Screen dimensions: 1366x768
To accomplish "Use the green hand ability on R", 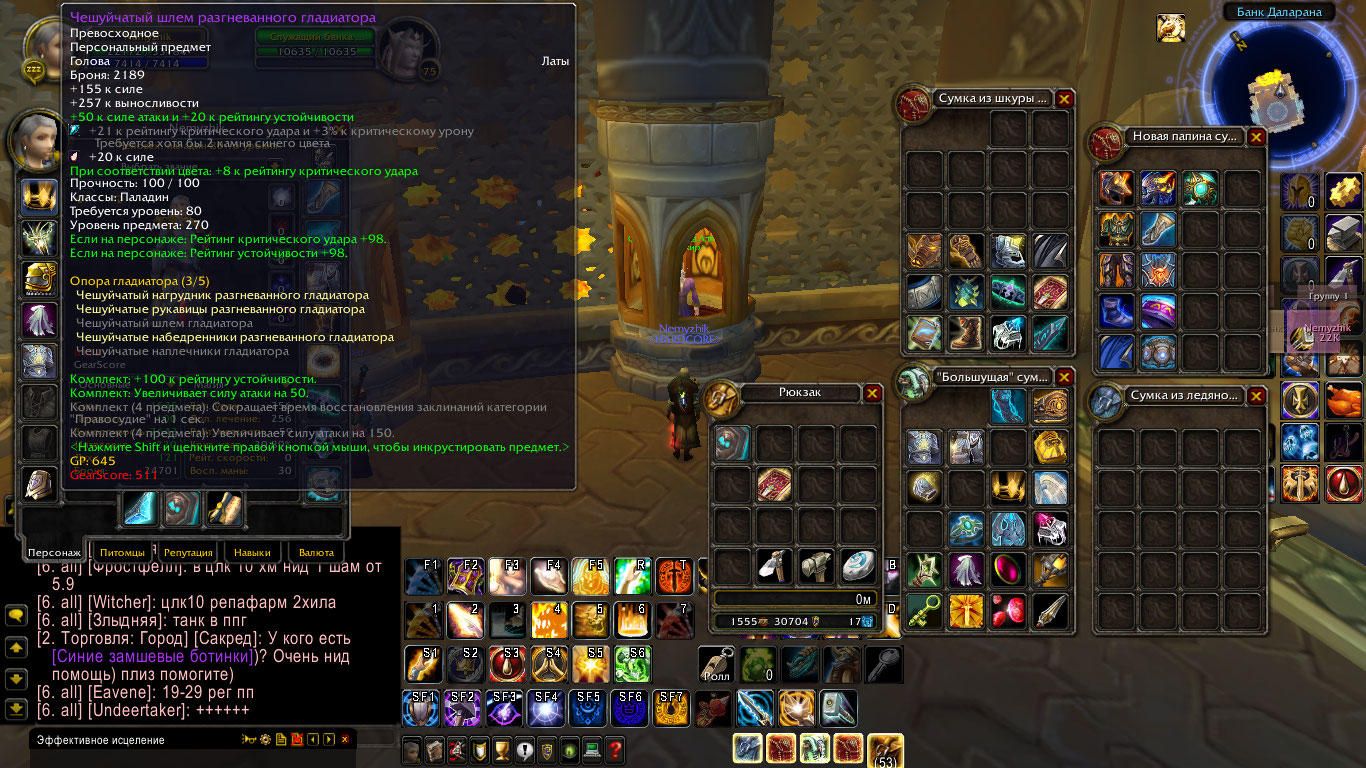I will [x=633, y=576].
